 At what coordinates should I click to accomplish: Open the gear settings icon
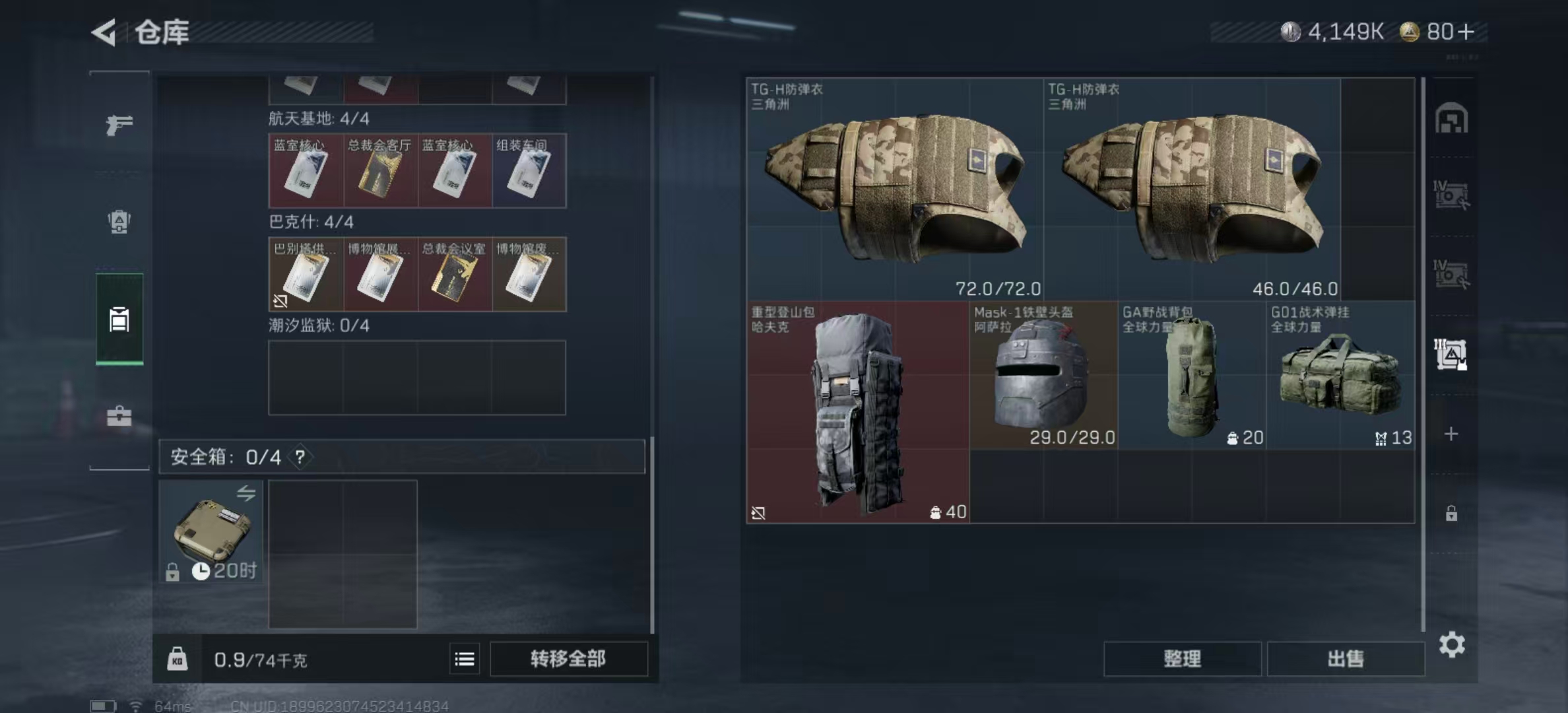click(1452, 644)
